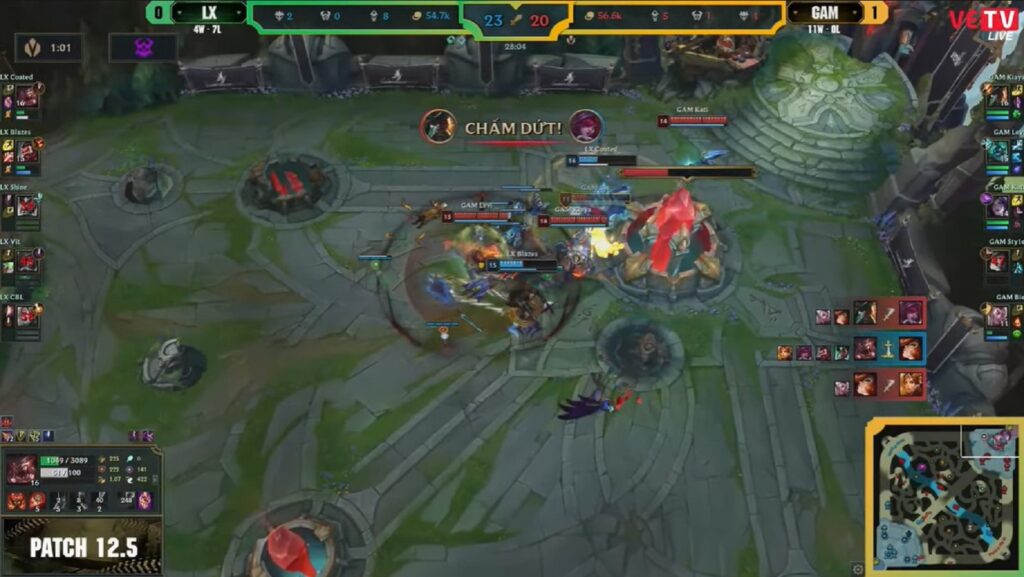1024x577 pixels.
Task: Click the minimap
Action: tap(943, 495)
